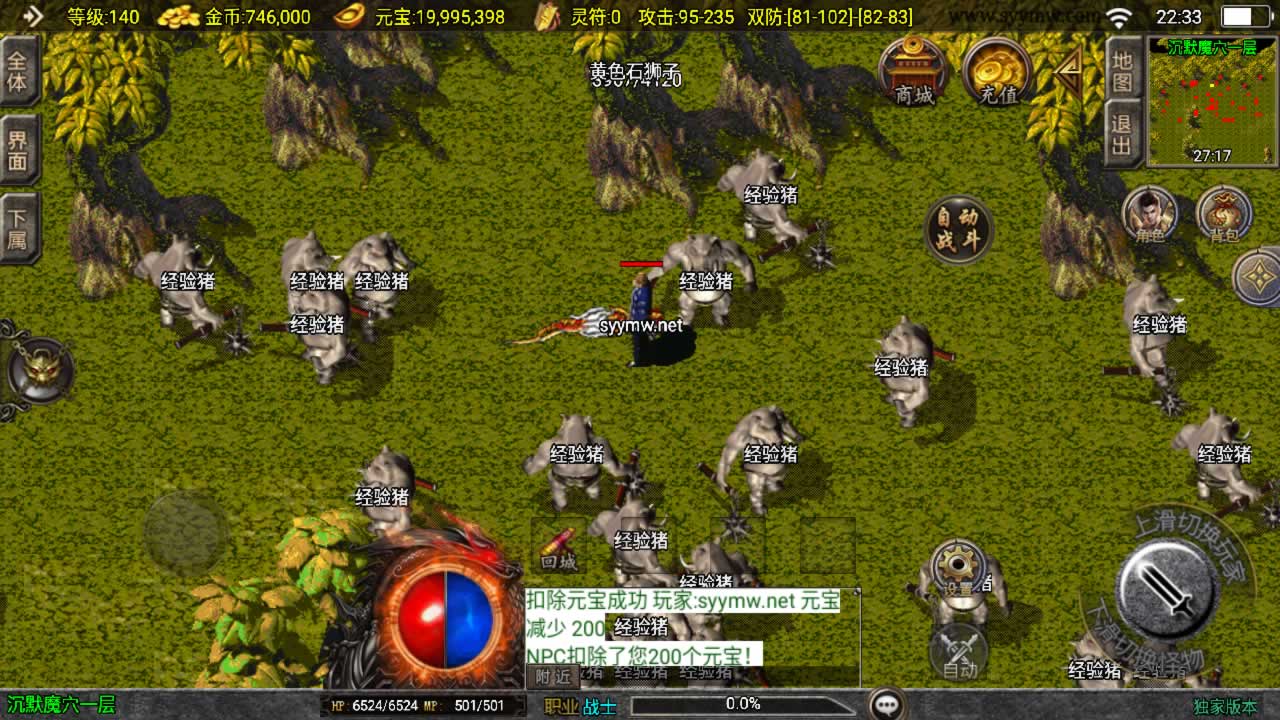The image size is (1280, 720).
Task: Open the 设置 gear settings
Action: pos(958,569)
